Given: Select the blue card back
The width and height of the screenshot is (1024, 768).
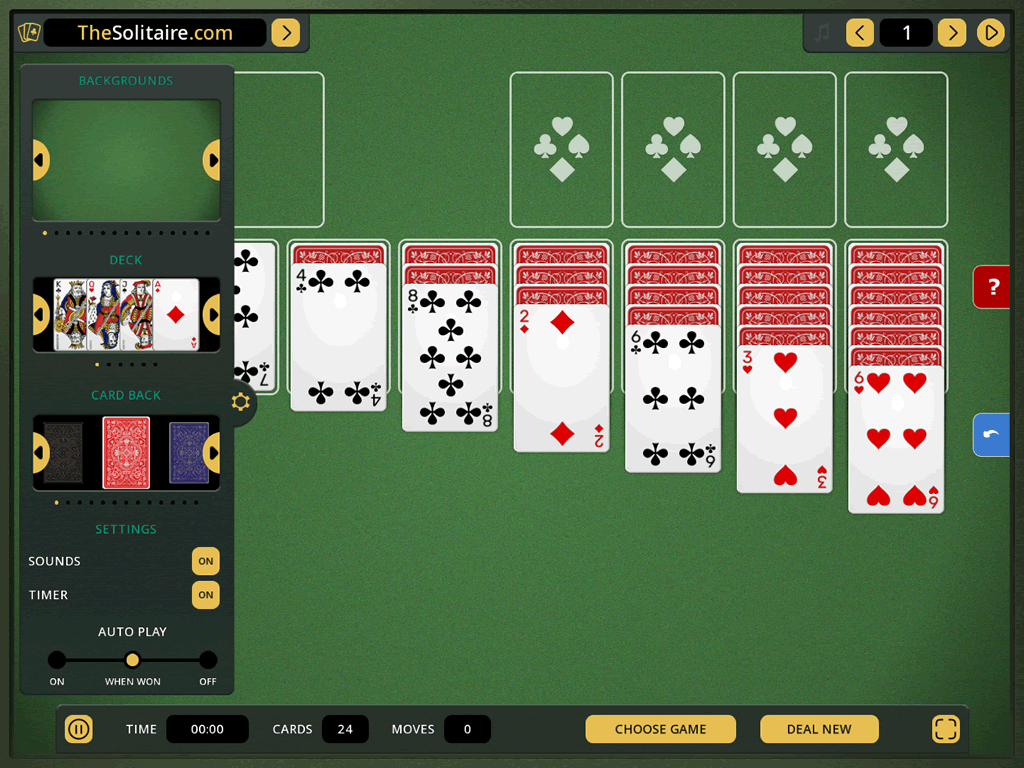Looking at the screenshot, I should click(188, 453).
